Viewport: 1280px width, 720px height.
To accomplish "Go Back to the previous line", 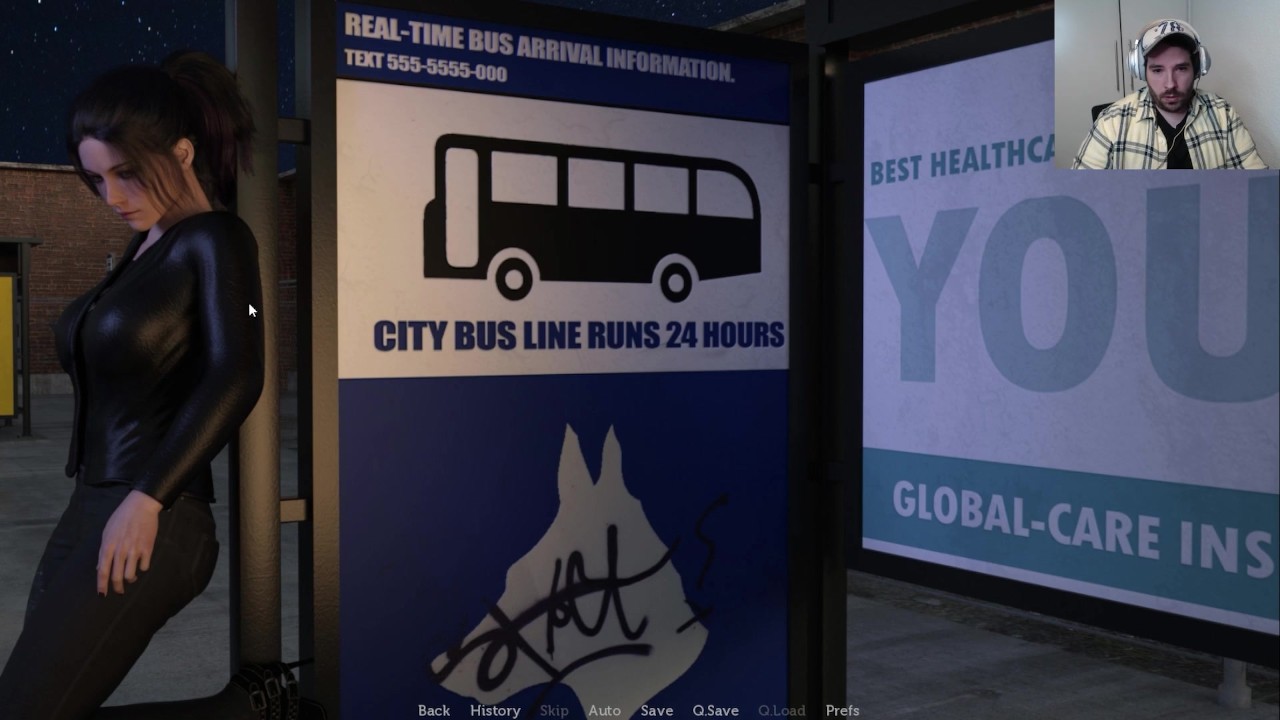I will pos(434,710).
